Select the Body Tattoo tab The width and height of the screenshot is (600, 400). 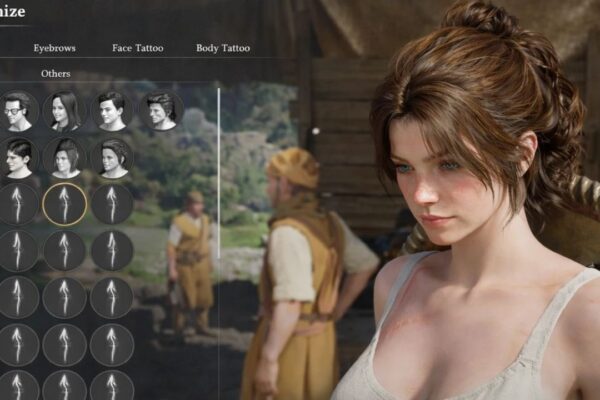223,48
